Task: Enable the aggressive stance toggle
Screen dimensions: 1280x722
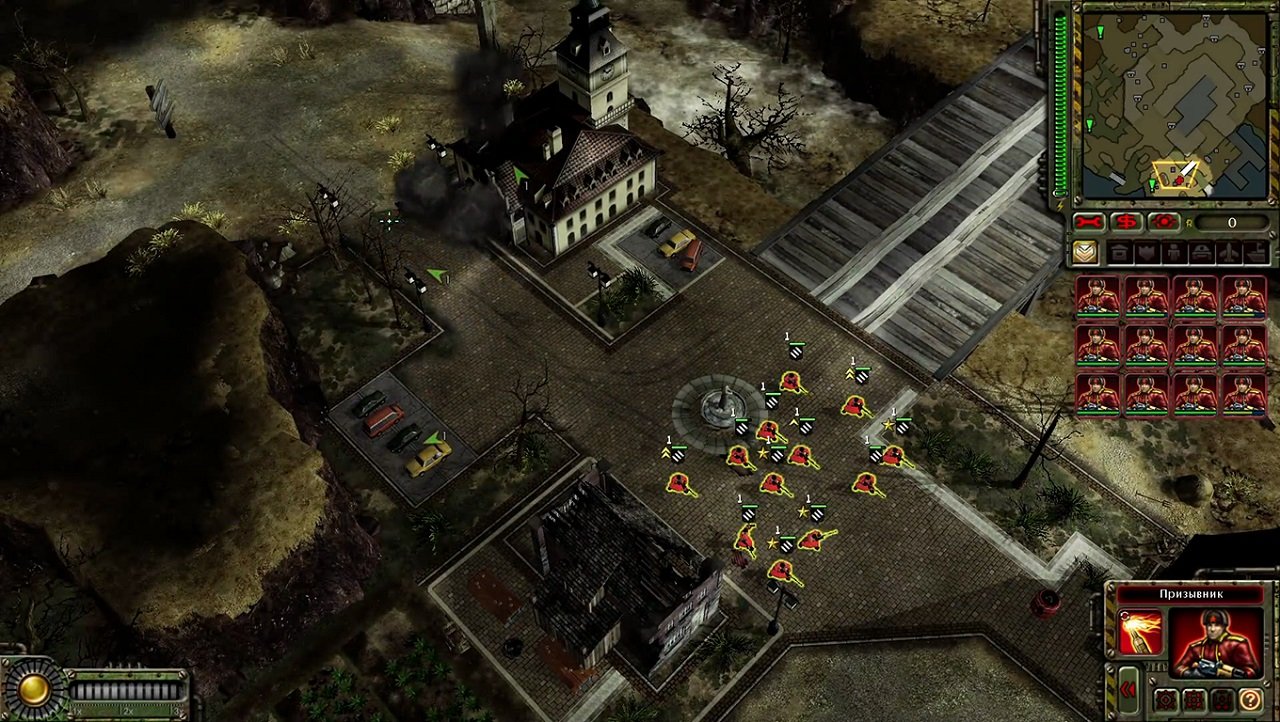Action: click(1165, 700)
